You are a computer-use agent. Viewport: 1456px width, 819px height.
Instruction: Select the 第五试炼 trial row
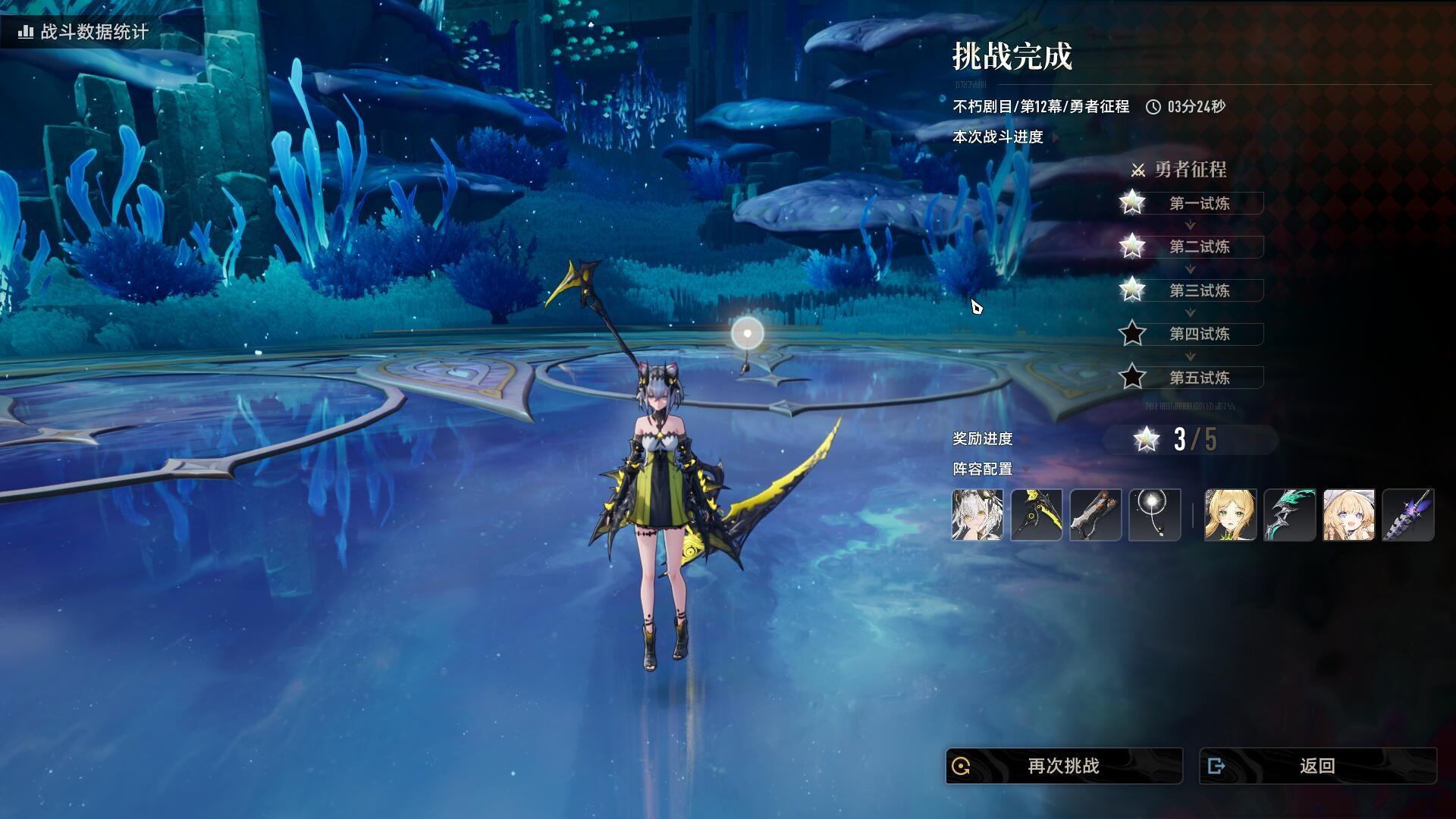tap(1199, 378)
